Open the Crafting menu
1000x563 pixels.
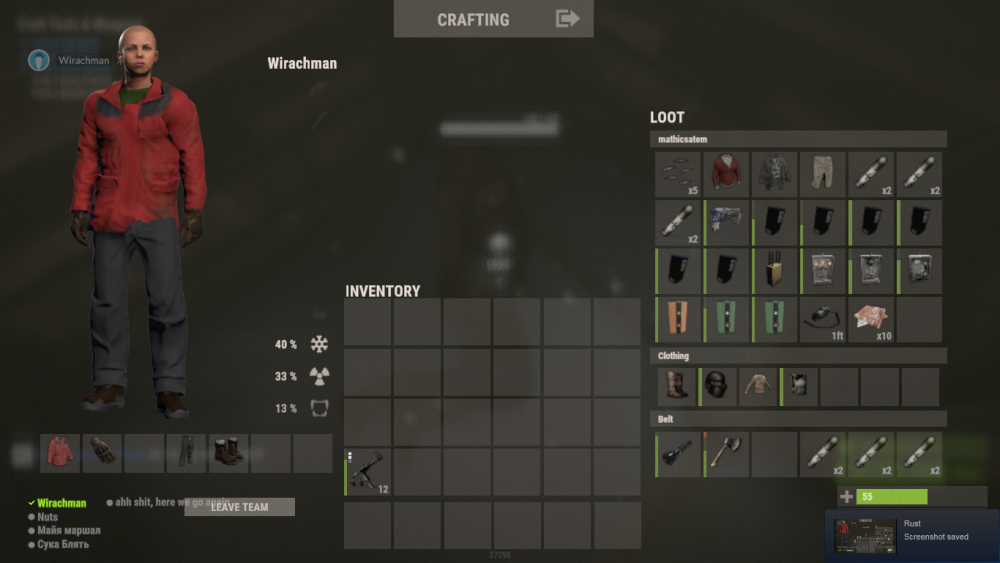[493, 19]
